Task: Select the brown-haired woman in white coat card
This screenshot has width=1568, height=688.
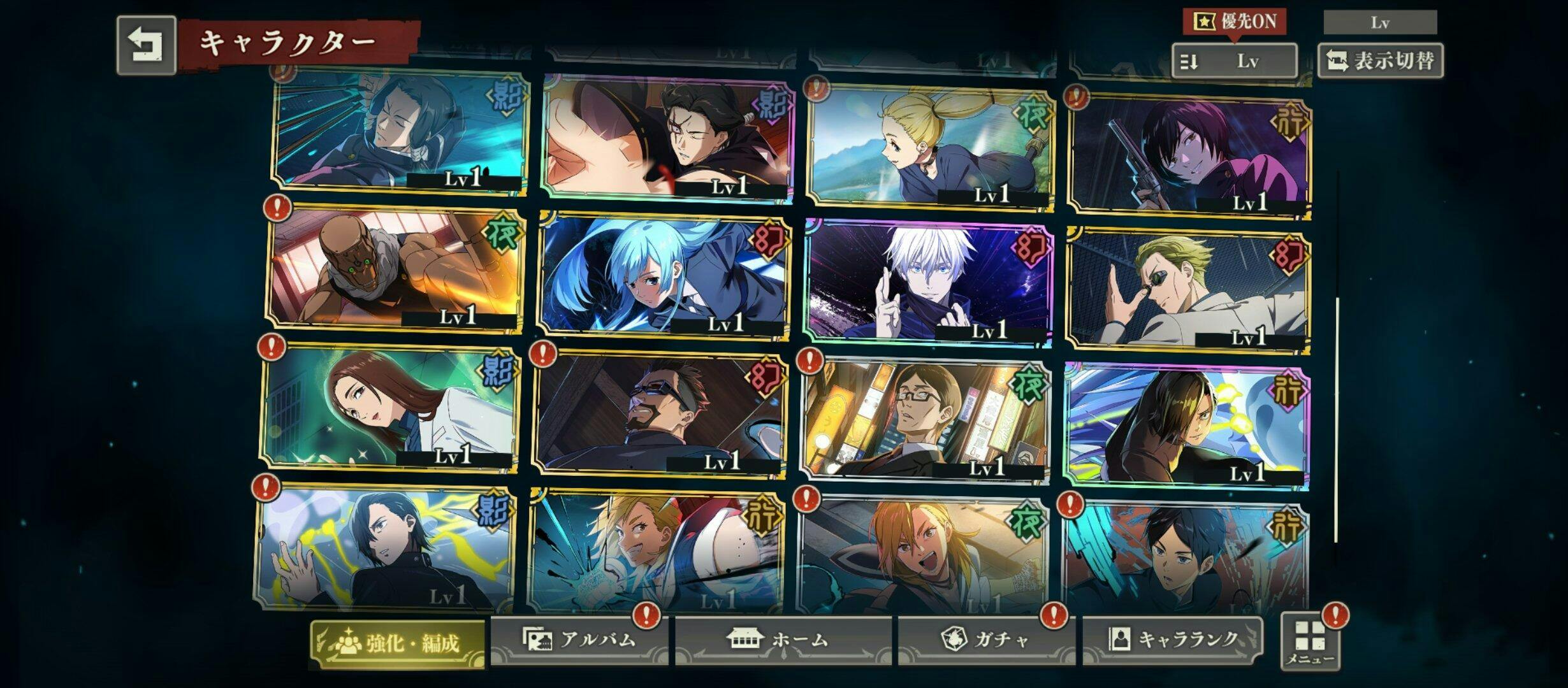Action: (389, 408)
